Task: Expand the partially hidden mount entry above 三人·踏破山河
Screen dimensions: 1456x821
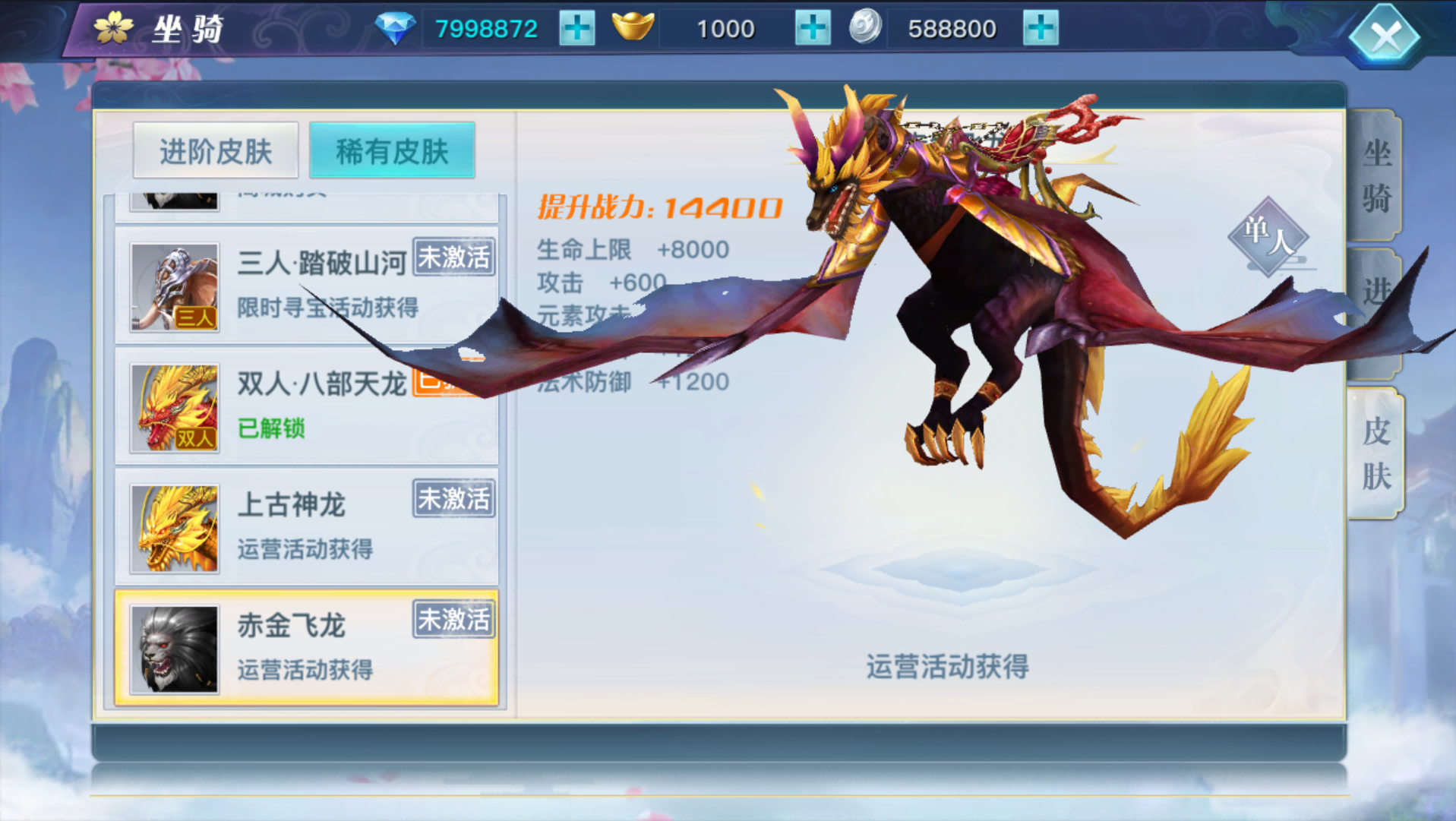Action: pos(173,199)
